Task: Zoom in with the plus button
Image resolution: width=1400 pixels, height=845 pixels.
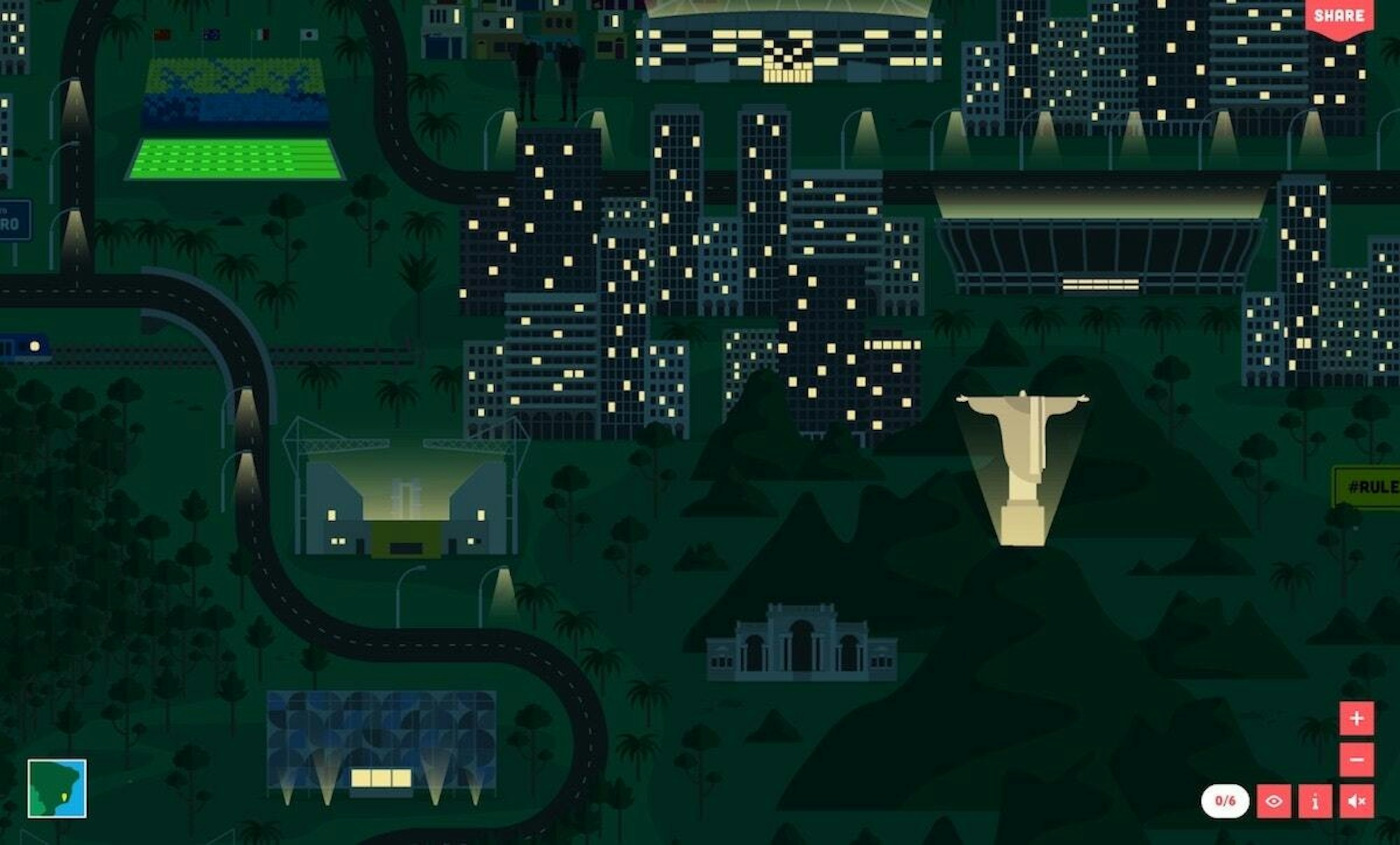Action: pos(1357,718)
